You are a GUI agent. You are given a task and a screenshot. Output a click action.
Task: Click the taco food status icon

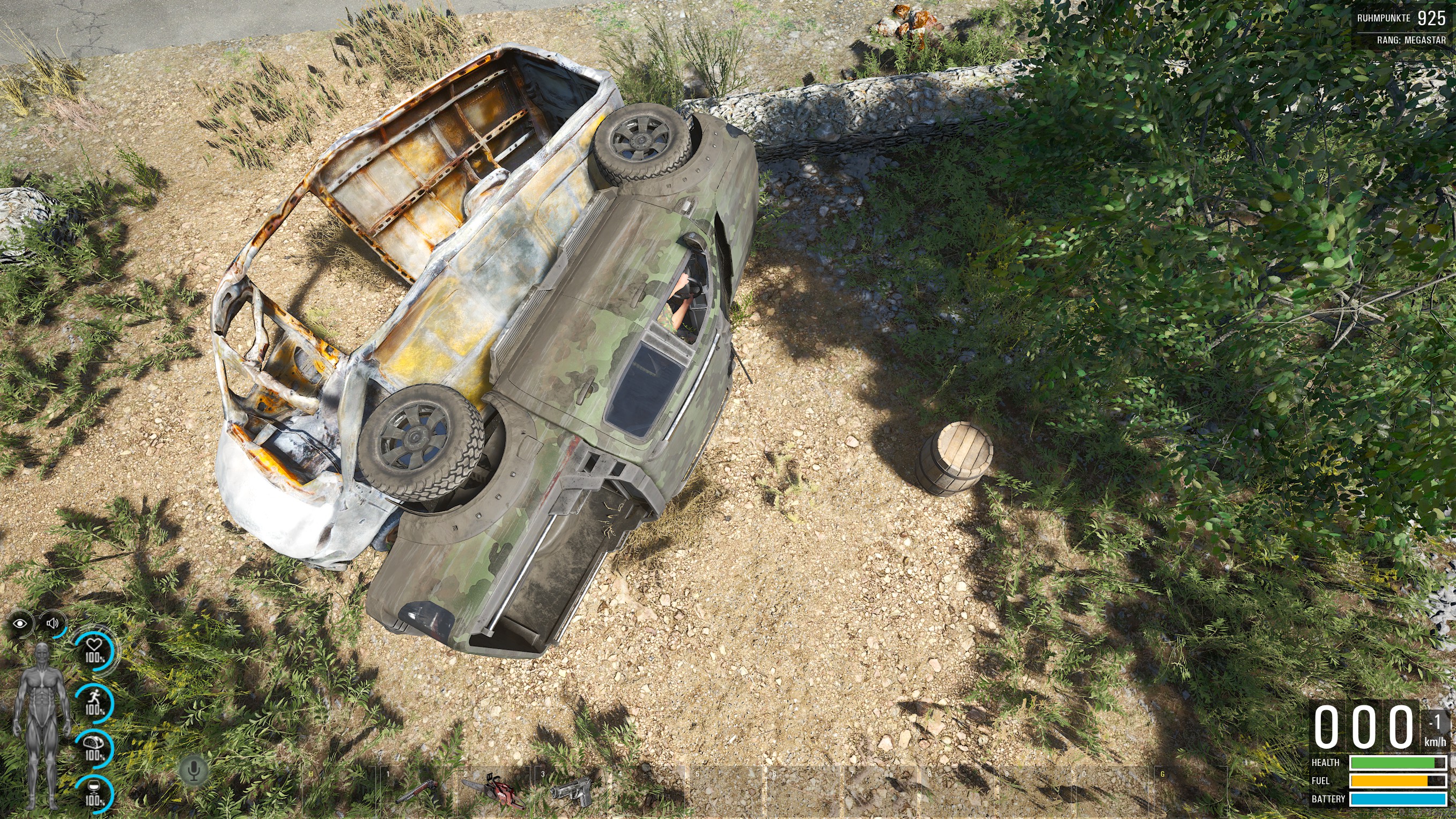pos(94,747)
